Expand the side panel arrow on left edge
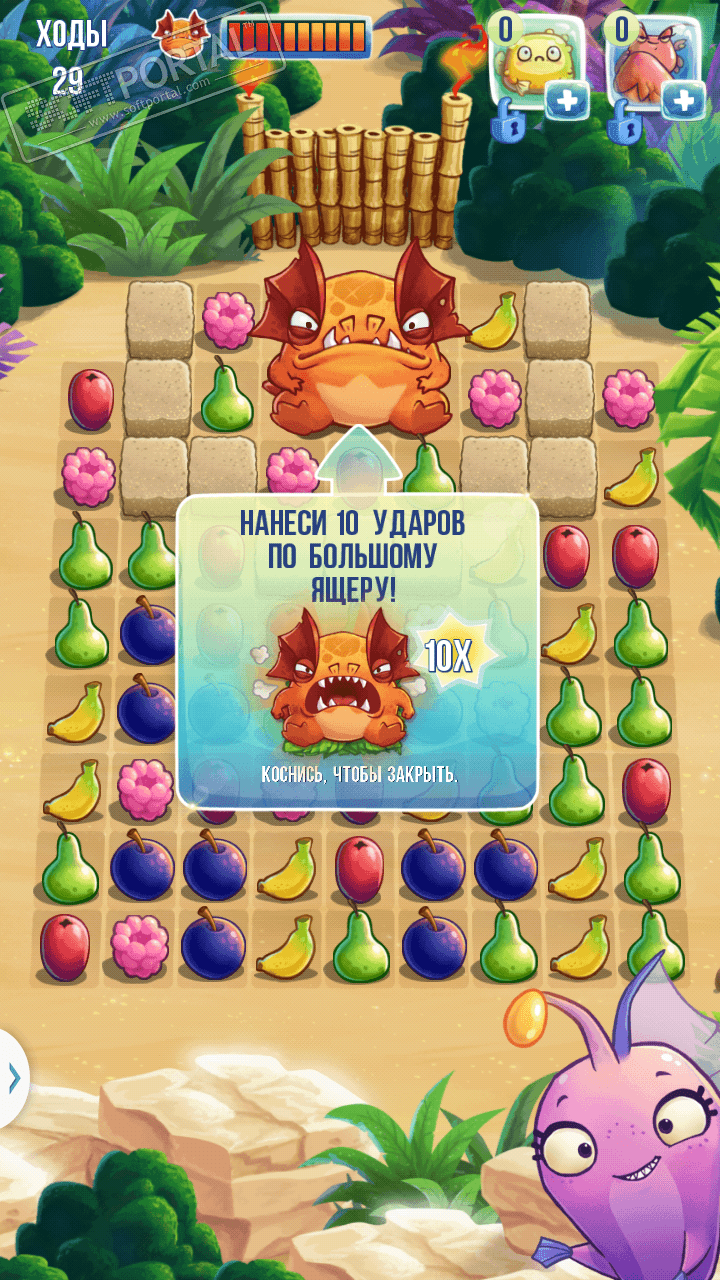The width and height of the screenshot is (720, 1280). pos(13,1076)
